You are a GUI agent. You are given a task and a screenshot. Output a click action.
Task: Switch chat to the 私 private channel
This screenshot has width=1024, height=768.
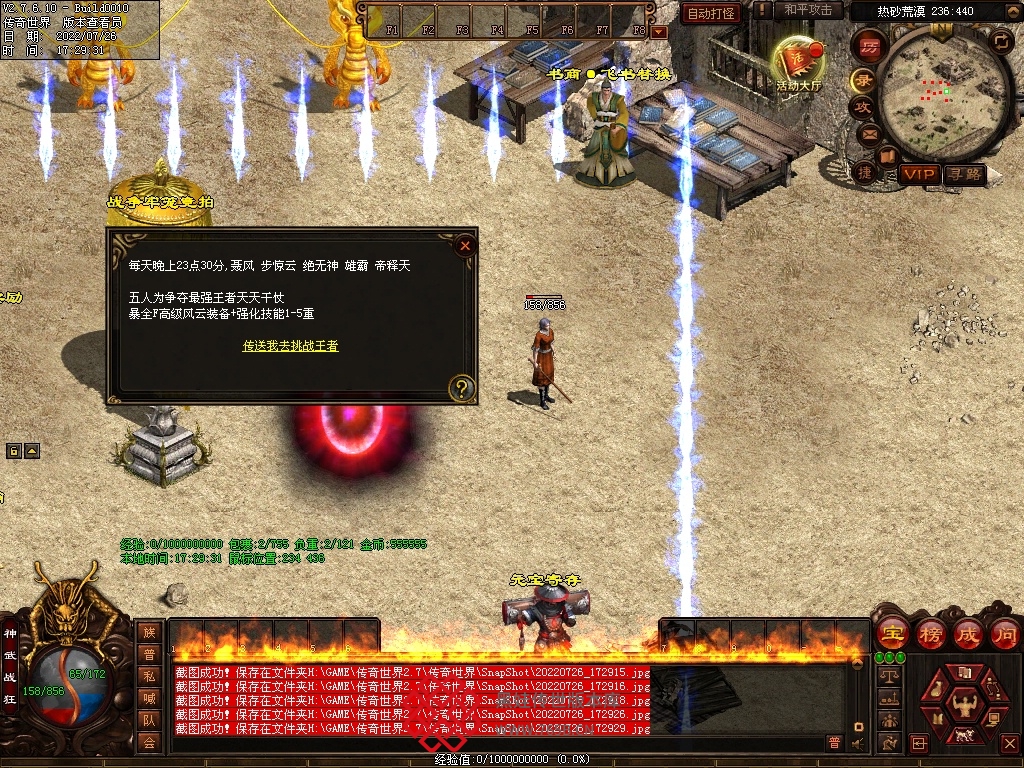(148, 675)
